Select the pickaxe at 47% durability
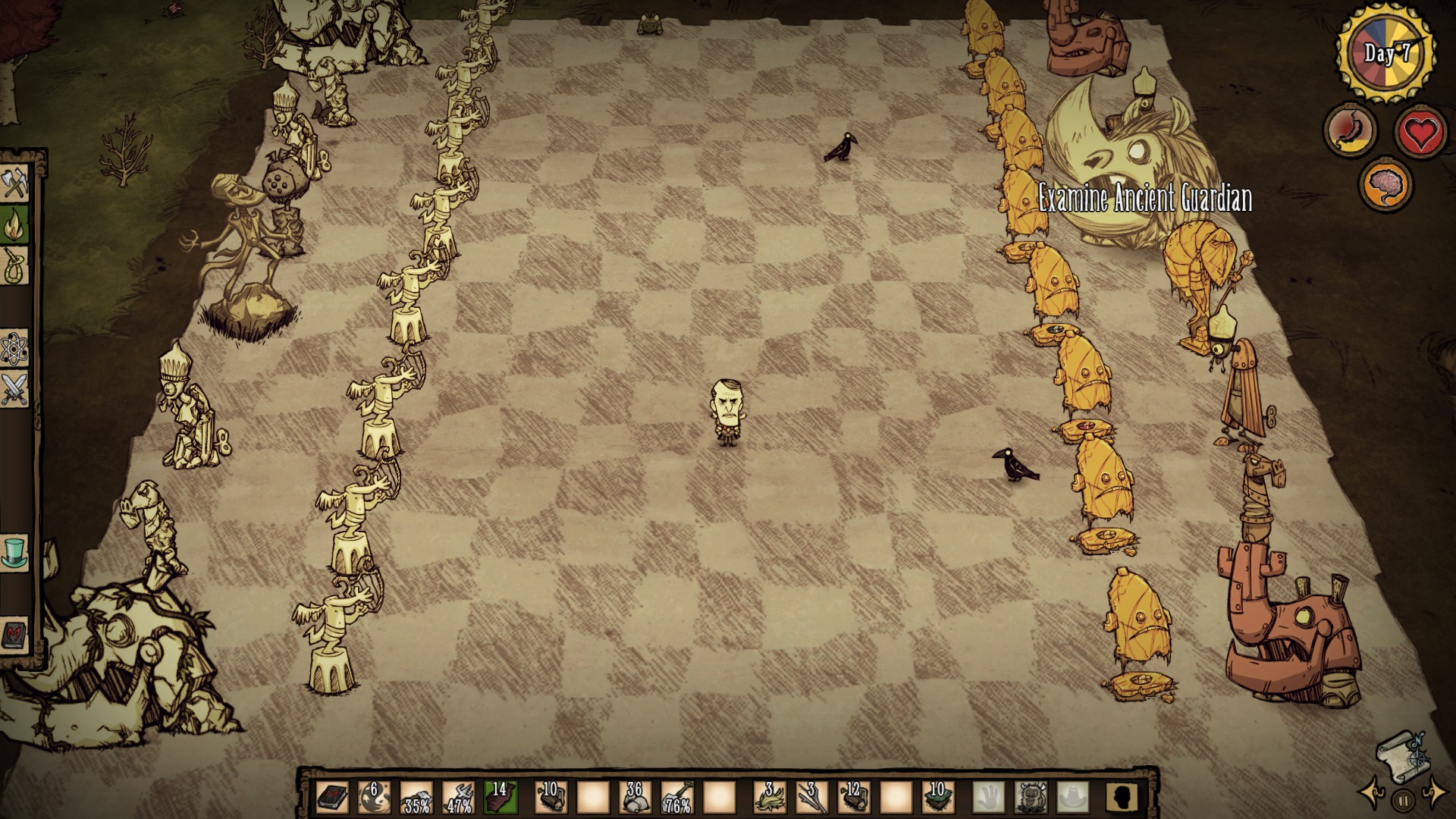Screen dimensions: 1456x819 (458, 798)
